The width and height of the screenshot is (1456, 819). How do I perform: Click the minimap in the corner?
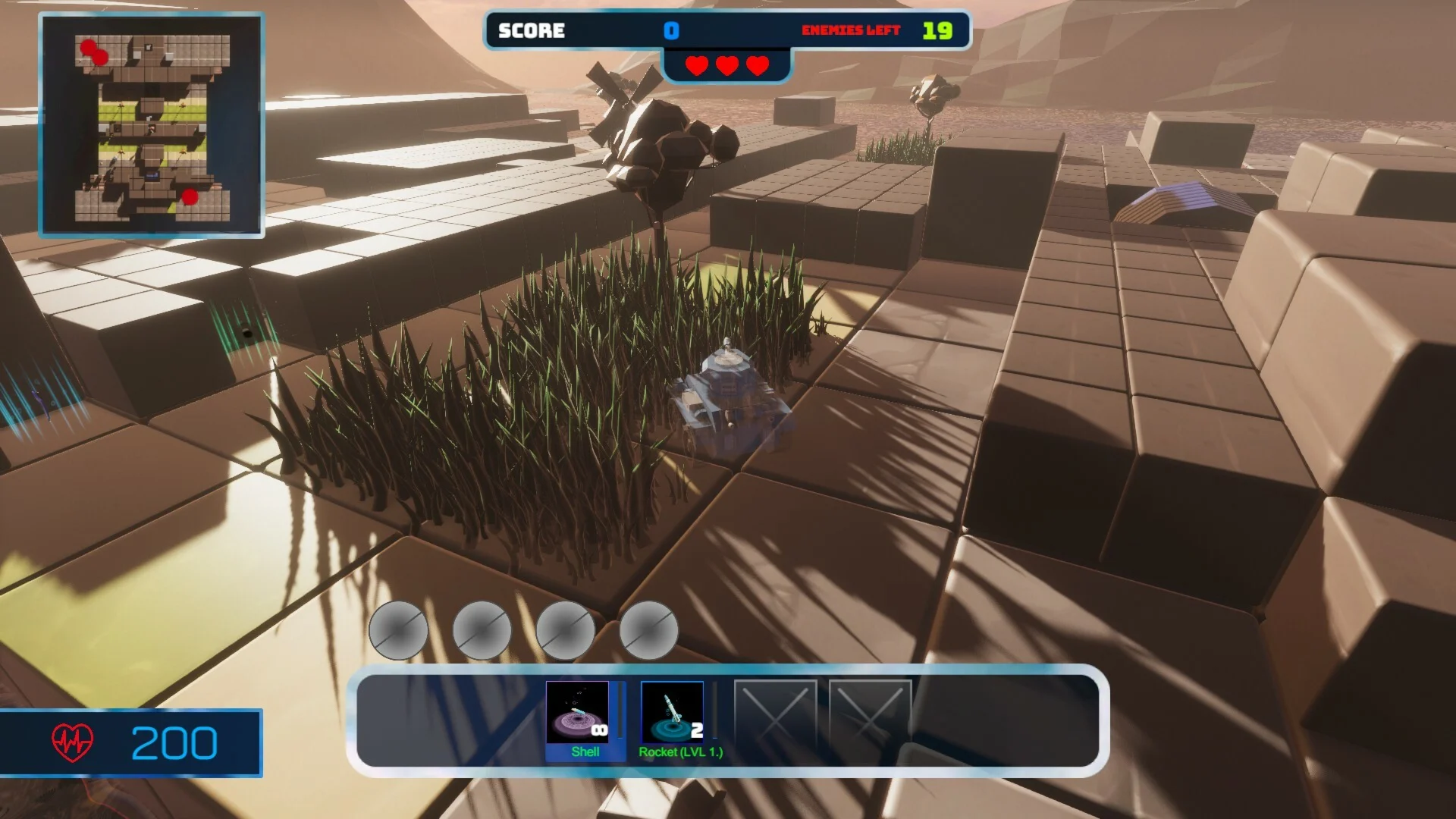tap(152, 125)
